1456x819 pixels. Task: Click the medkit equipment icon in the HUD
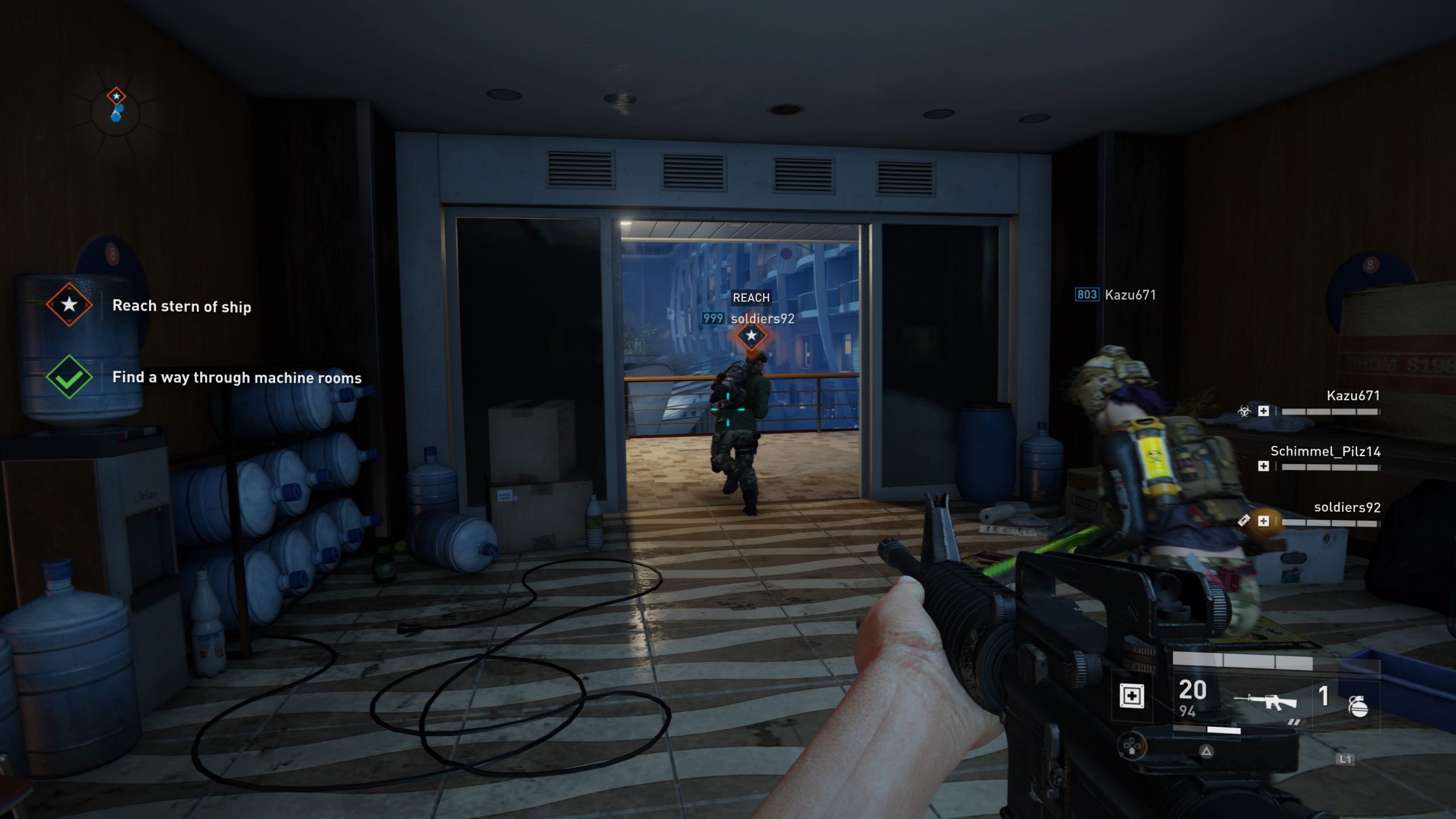(1132, 696)
